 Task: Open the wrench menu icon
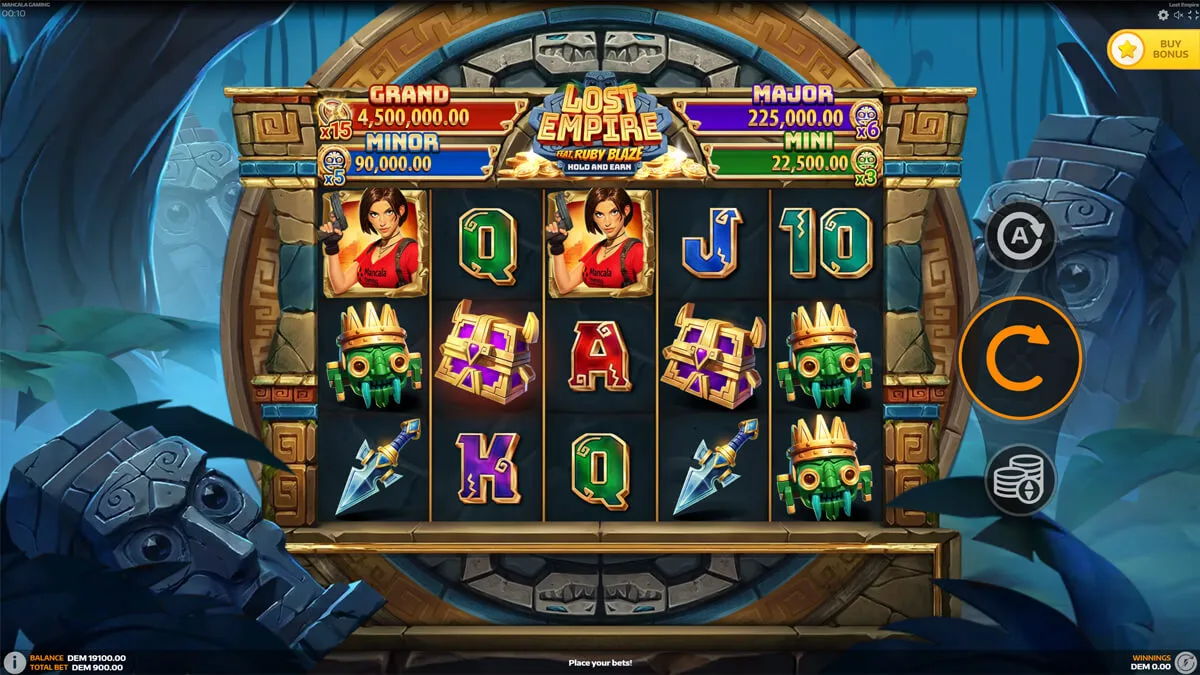click(1184, 662)
